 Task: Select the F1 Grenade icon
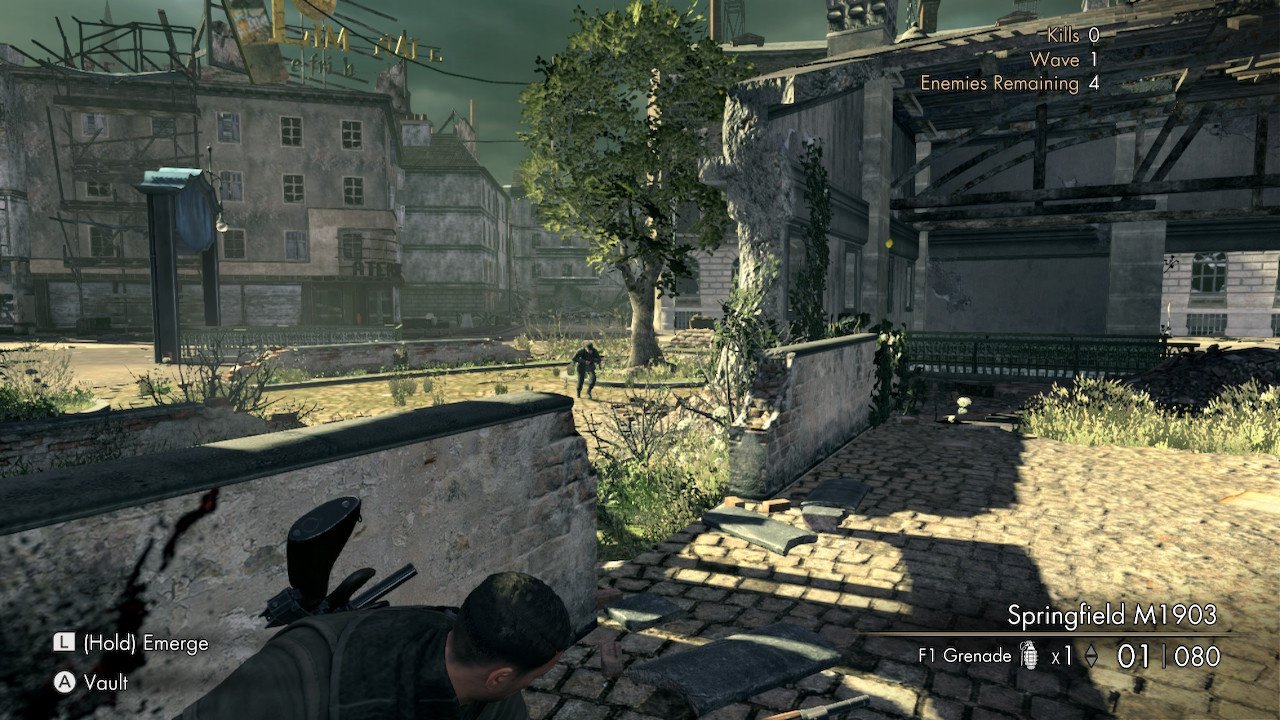(1030, 657)
